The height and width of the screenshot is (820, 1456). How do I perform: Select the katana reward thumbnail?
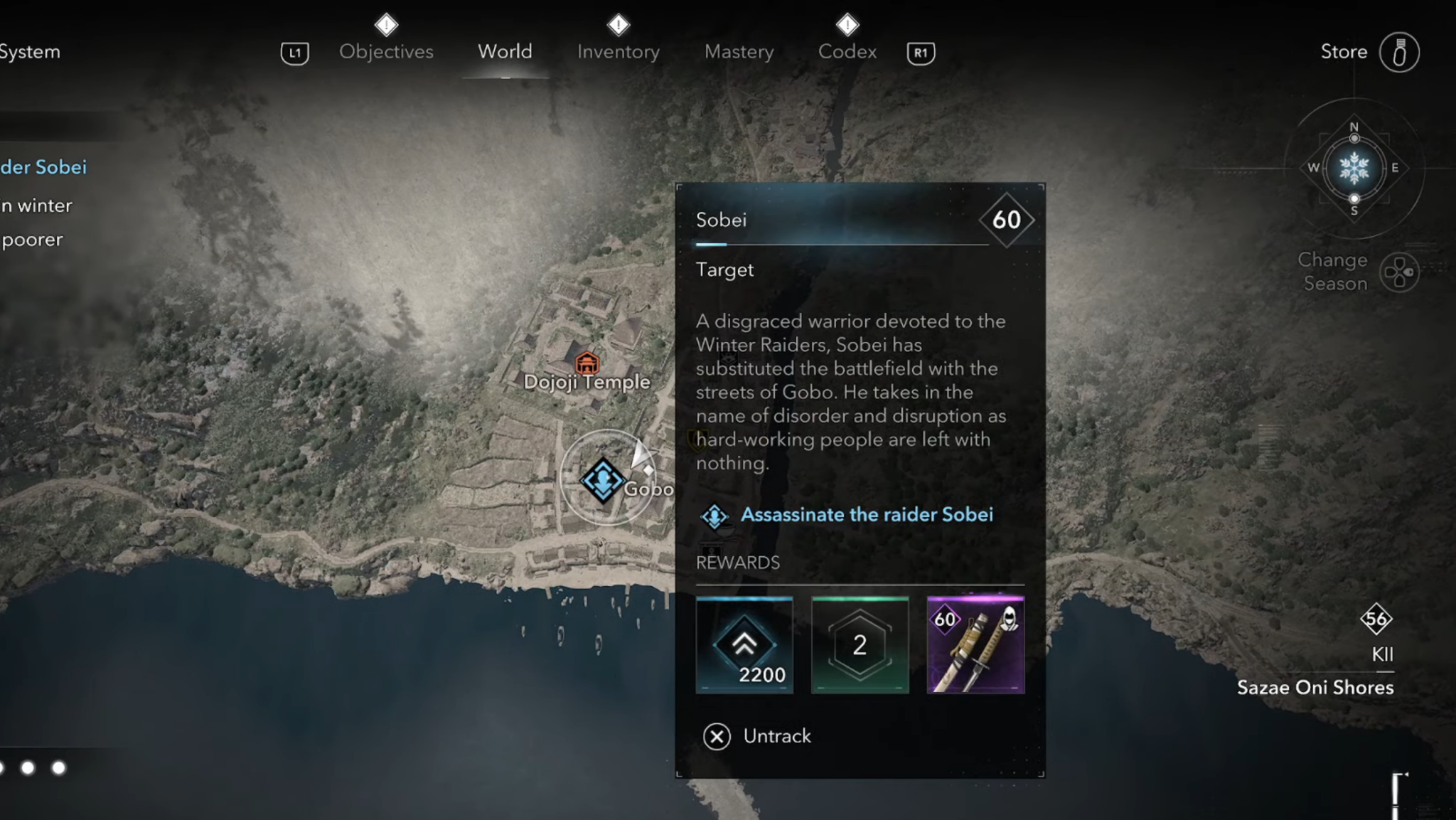(975, 644)
